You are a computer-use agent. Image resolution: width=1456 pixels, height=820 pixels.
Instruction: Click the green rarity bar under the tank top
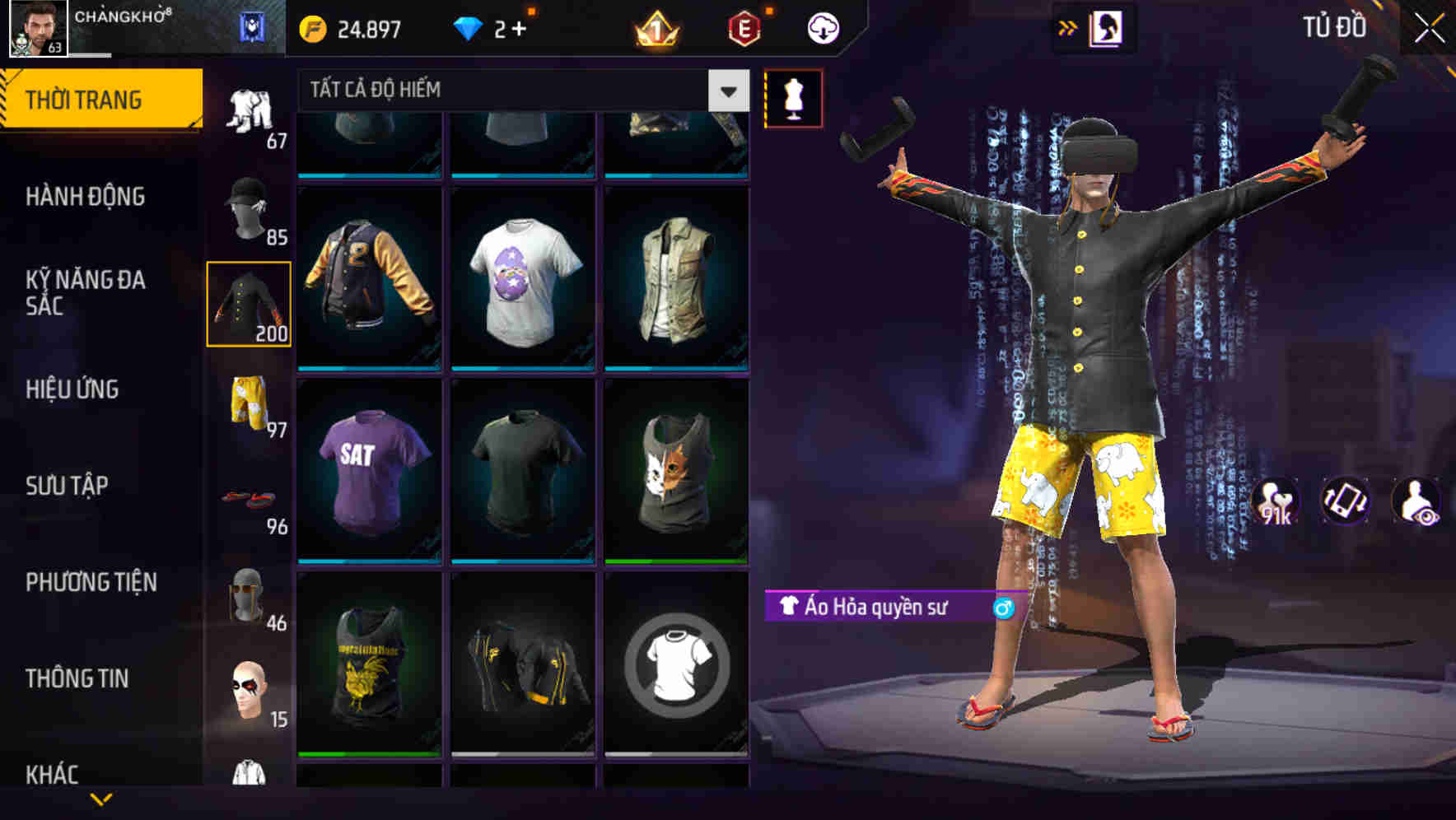click(677, 561)
